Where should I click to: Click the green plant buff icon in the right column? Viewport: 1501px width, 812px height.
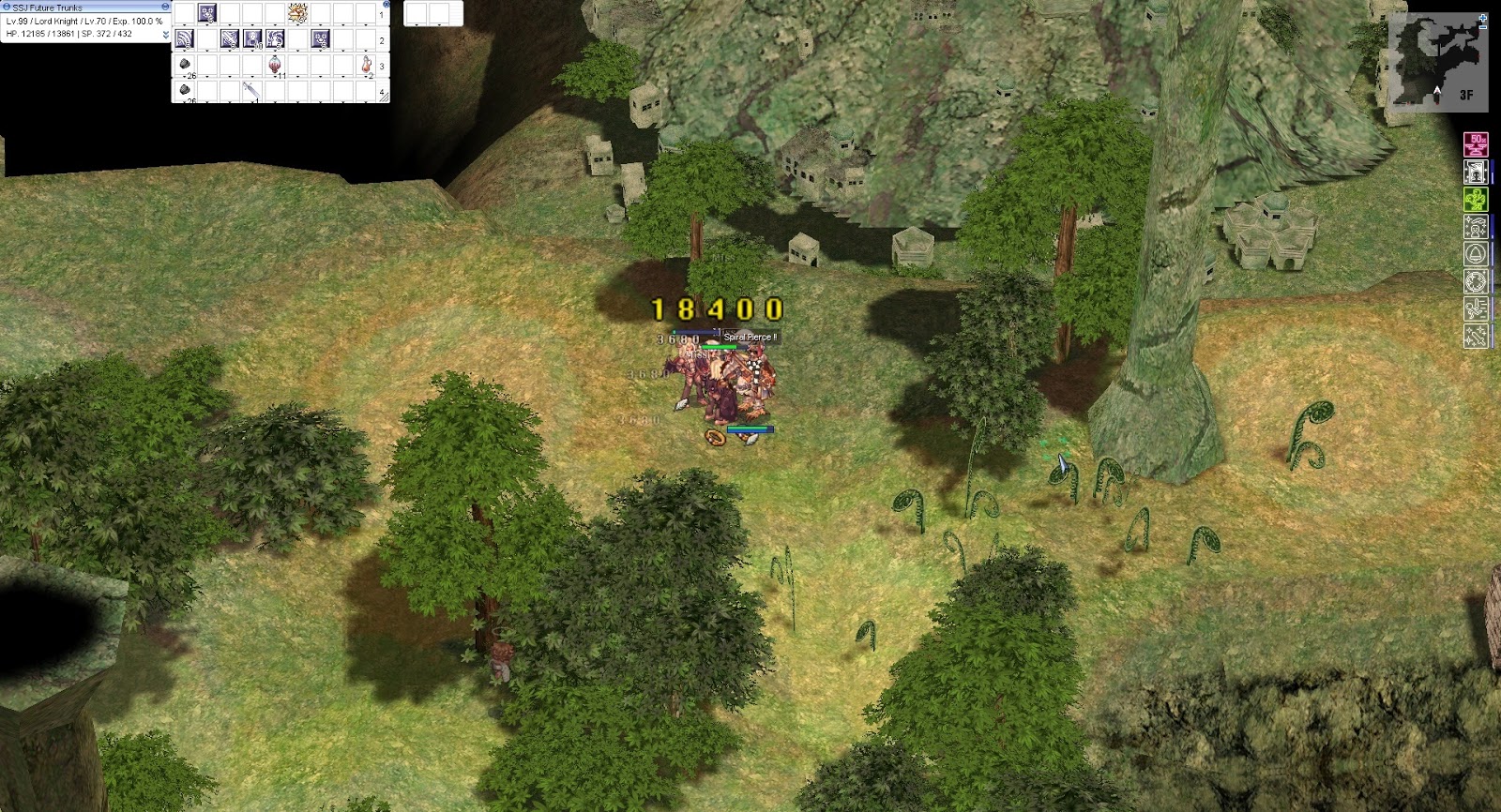(1476, 200)
